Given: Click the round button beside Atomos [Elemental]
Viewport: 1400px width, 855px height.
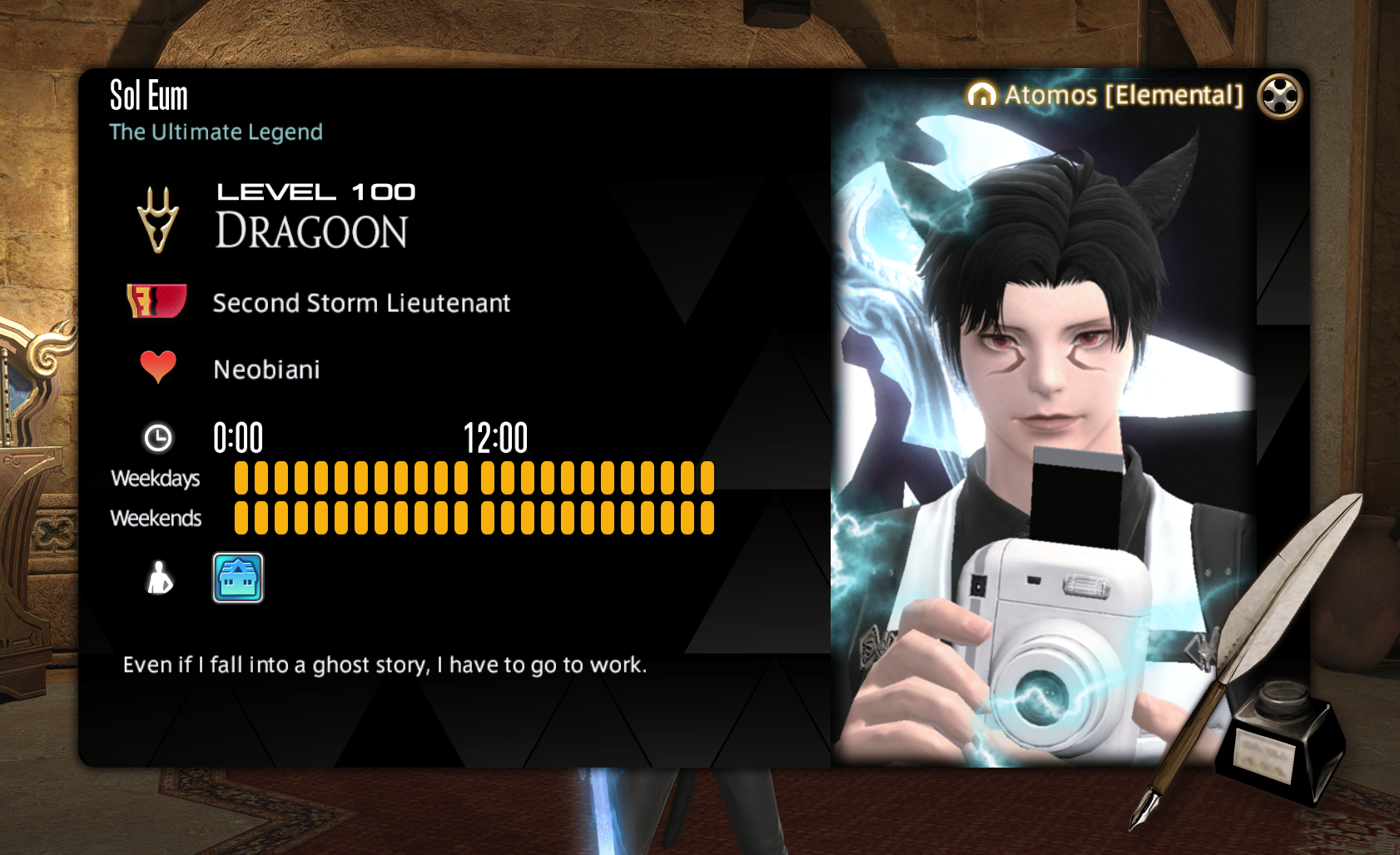Looking at the screenshot, I should pyautogui.click(x=1279, y=97).
